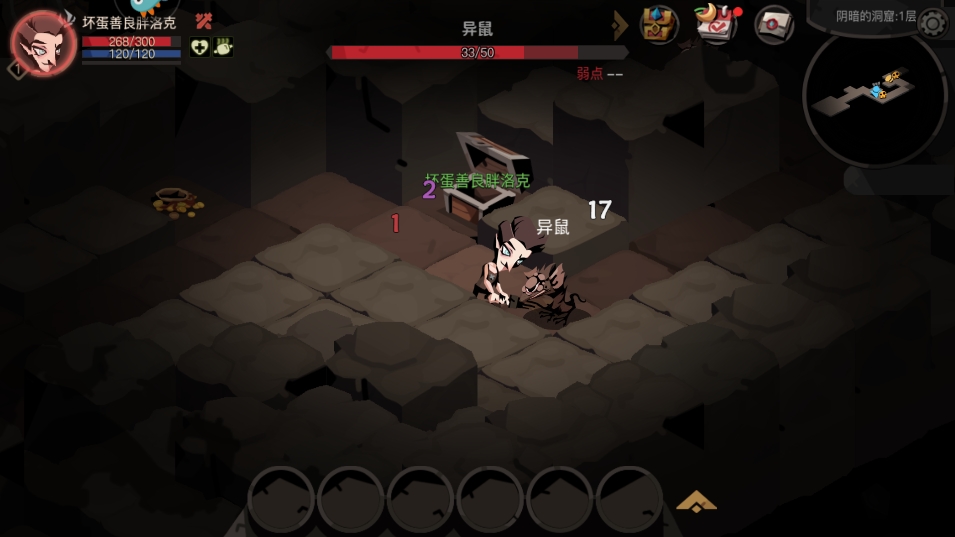This screenshot has height=537, width=955.
Task: Expand the skill bar with the gold arrow
Action: tap(696, 501)
